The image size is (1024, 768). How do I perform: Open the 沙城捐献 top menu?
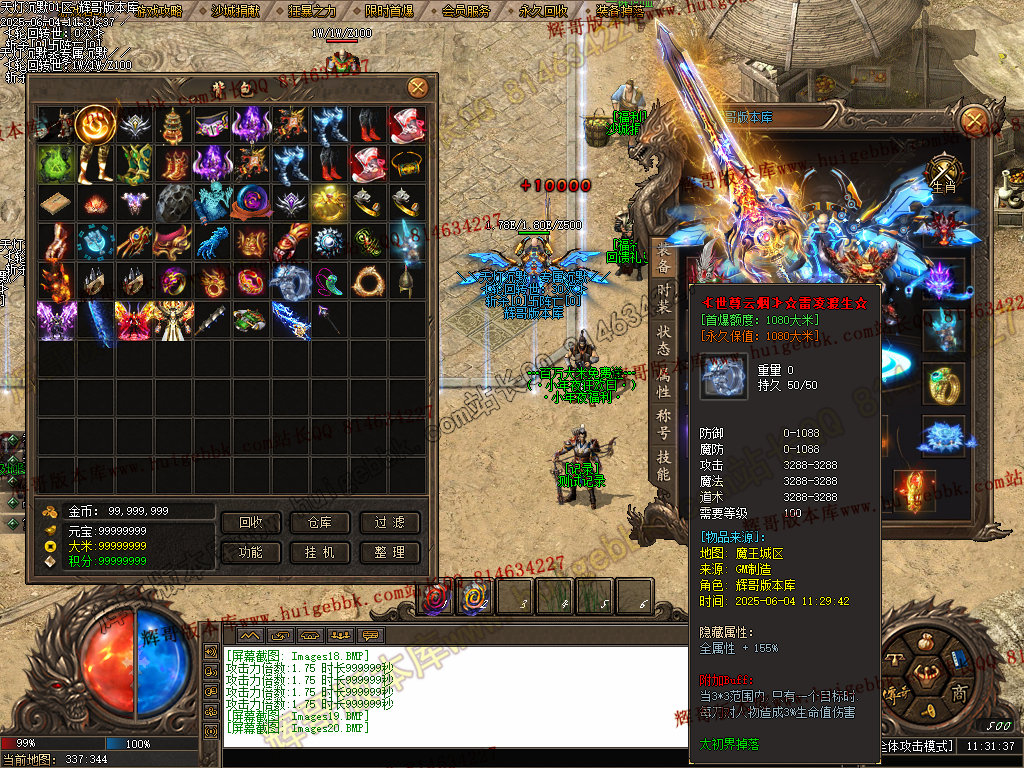coord(235,11)
